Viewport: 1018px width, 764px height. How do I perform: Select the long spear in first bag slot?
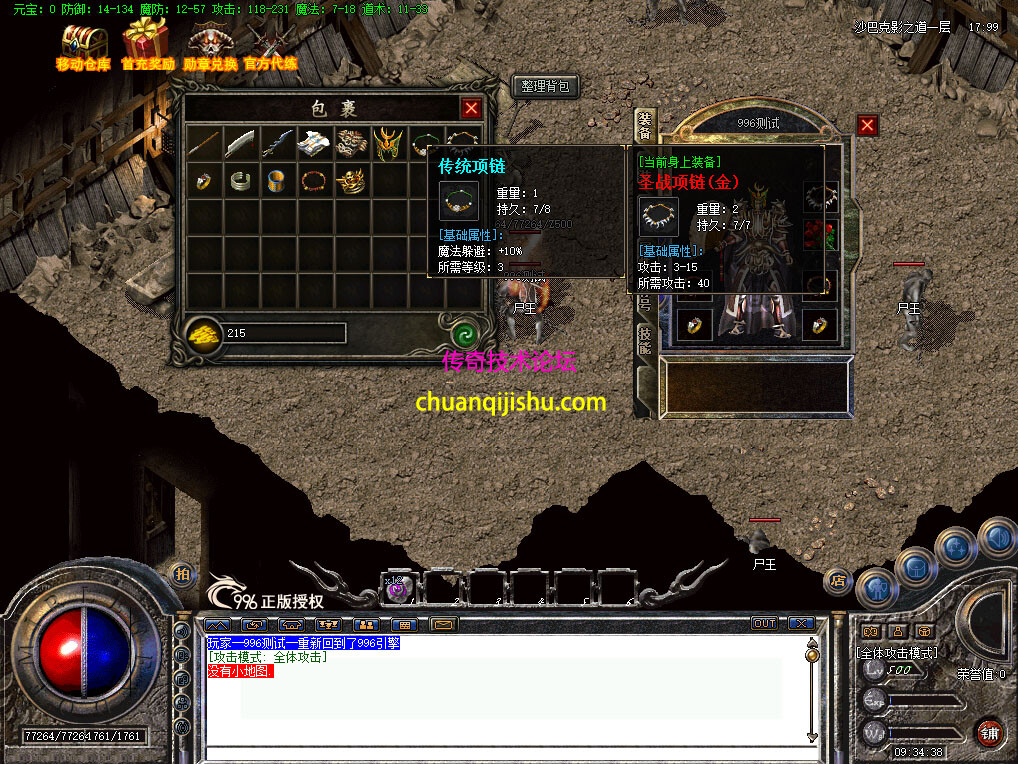[x=203, y=143]
